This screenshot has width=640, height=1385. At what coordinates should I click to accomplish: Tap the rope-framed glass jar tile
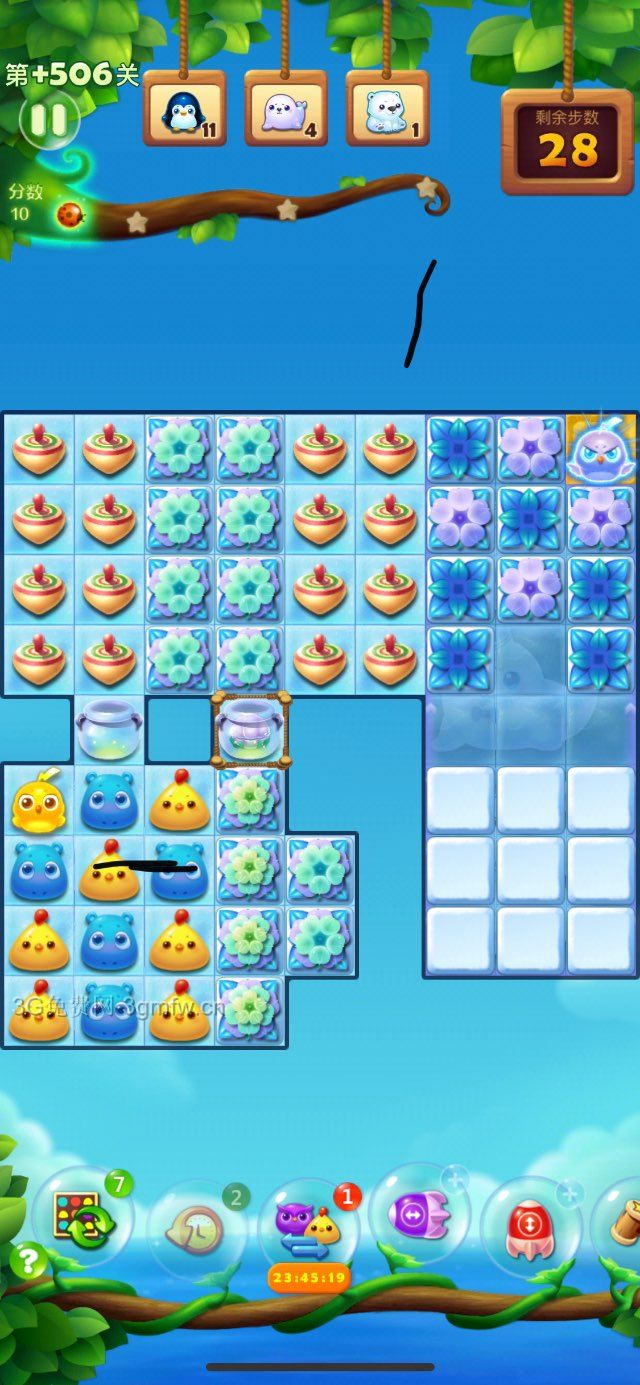pos(251,729)
